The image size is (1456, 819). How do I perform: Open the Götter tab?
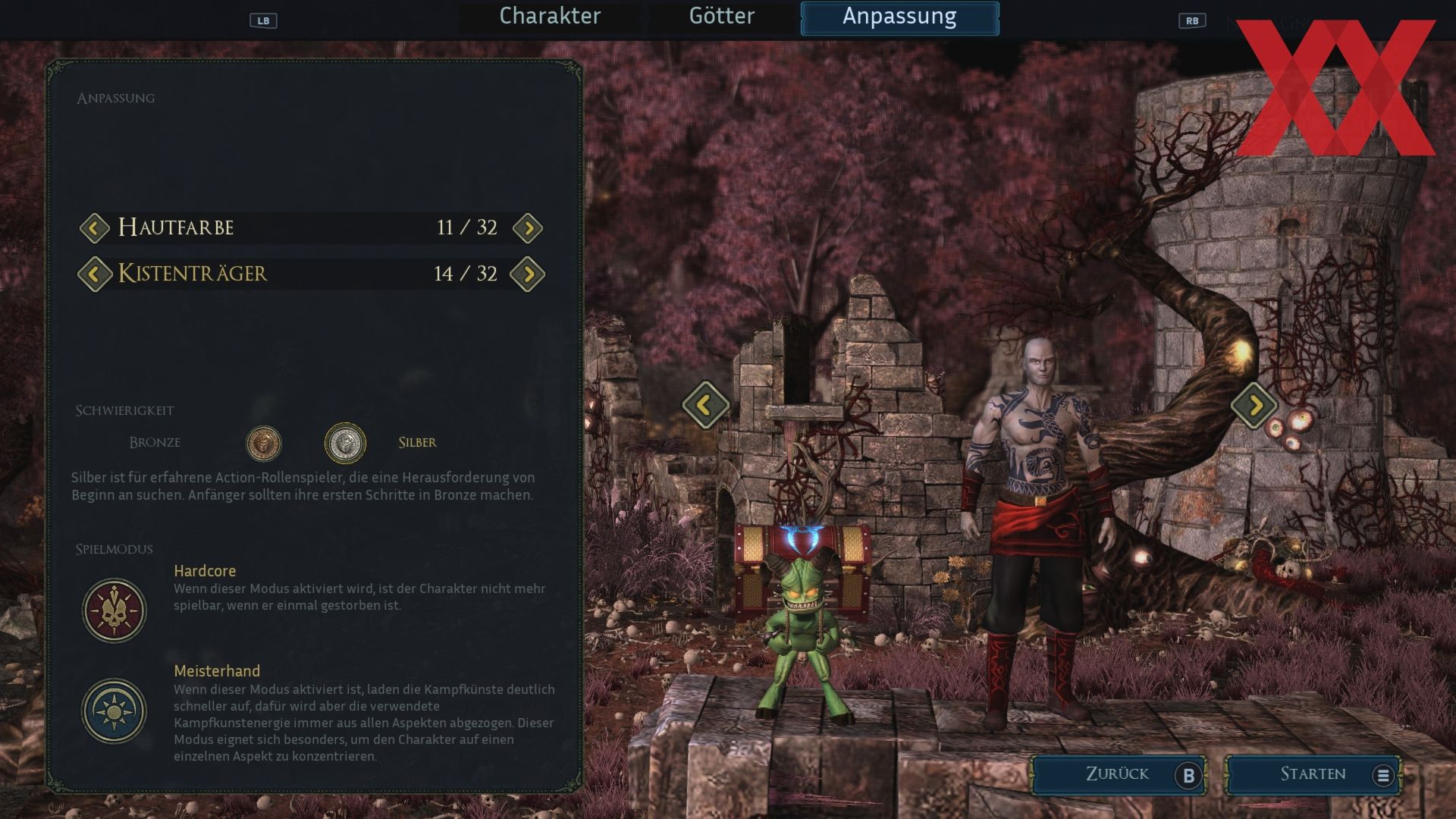(x=721, y=17)
